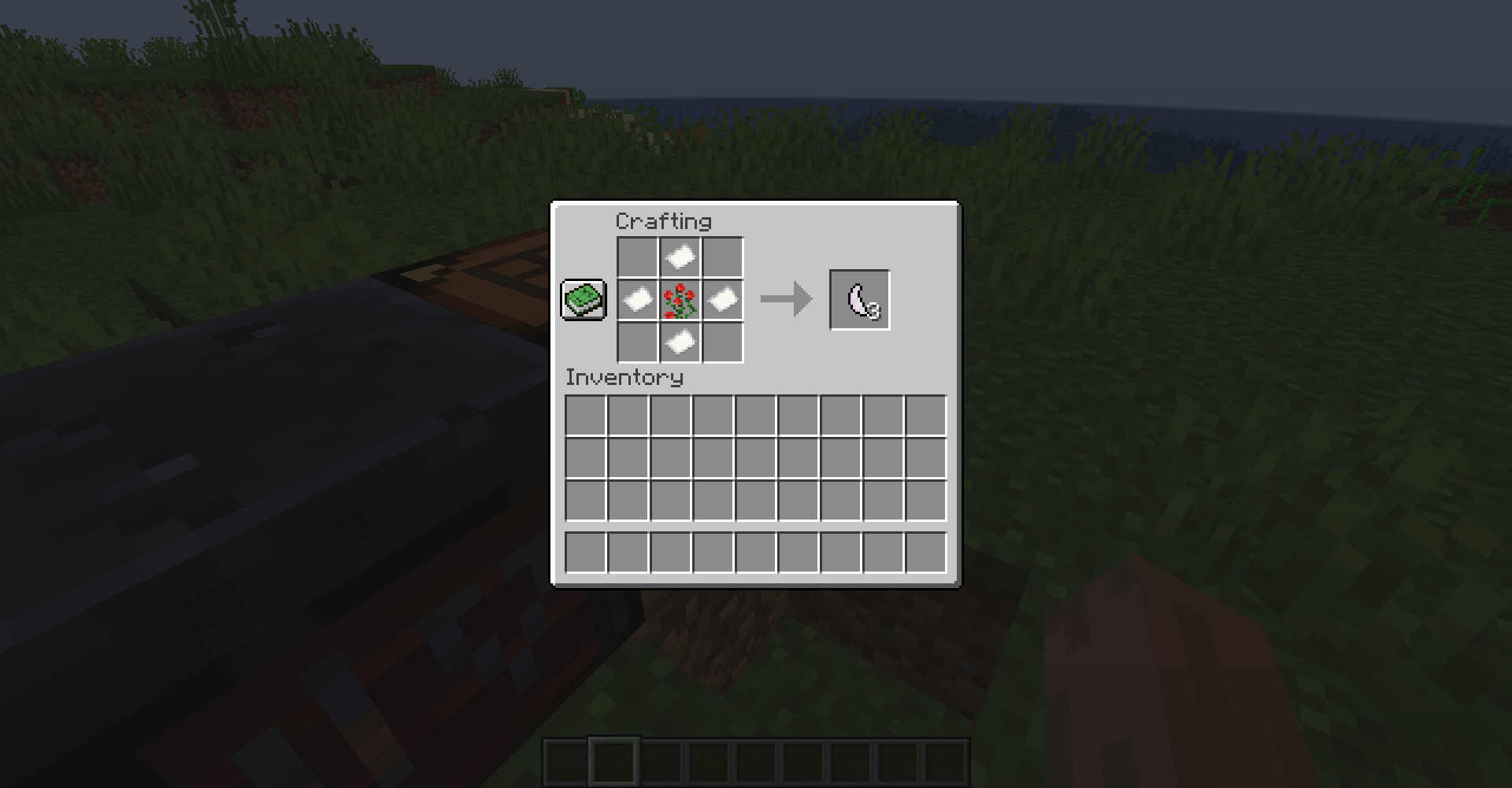The width and height of the screenshot is (1512, 788).
Task: Click the empty top-left crafting slot
Action: click(636, 257)
